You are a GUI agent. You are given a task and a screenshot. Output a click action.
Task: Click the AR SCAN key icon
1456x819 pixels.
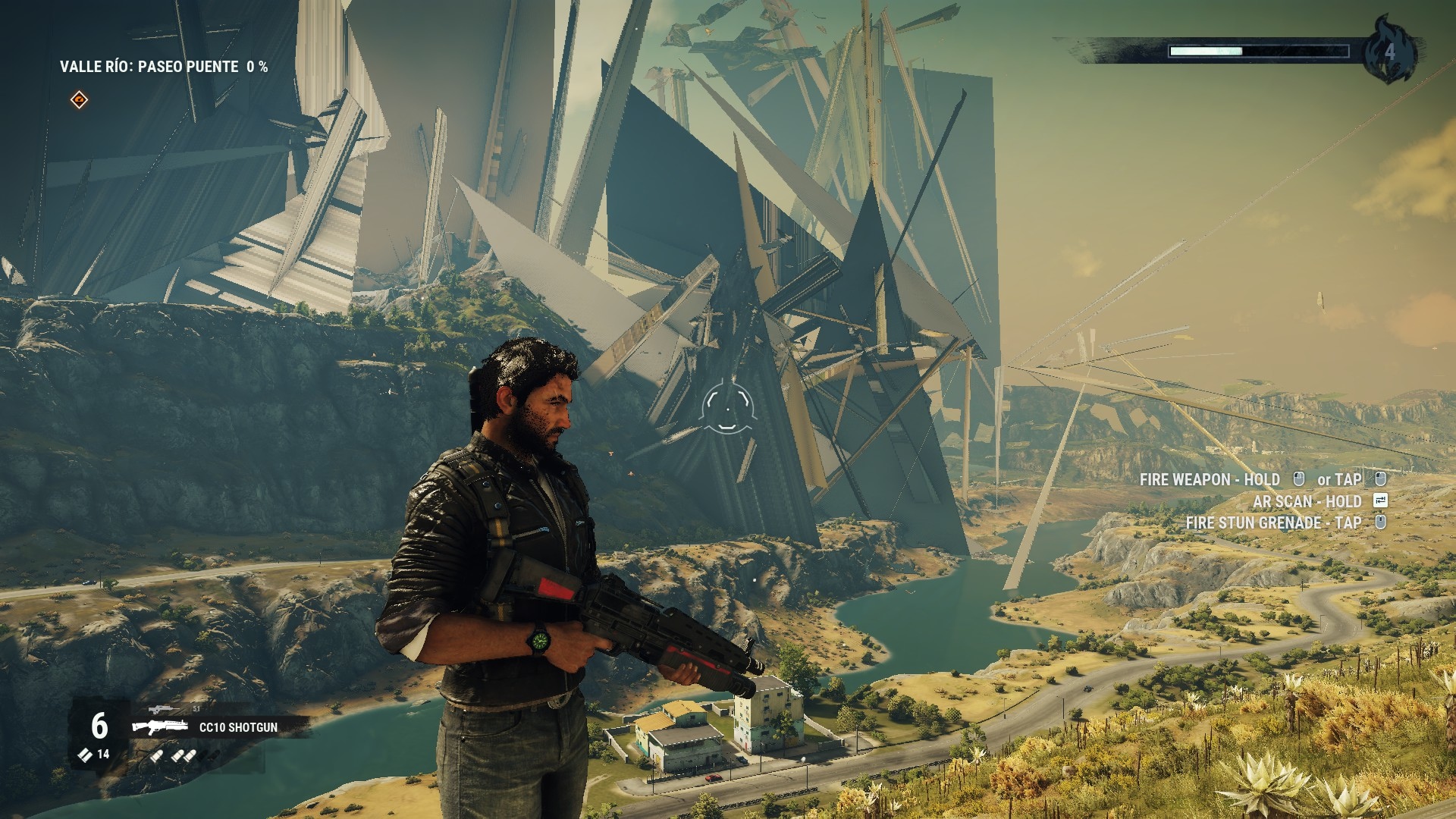pyautogui.click(x=1382, y=501)
